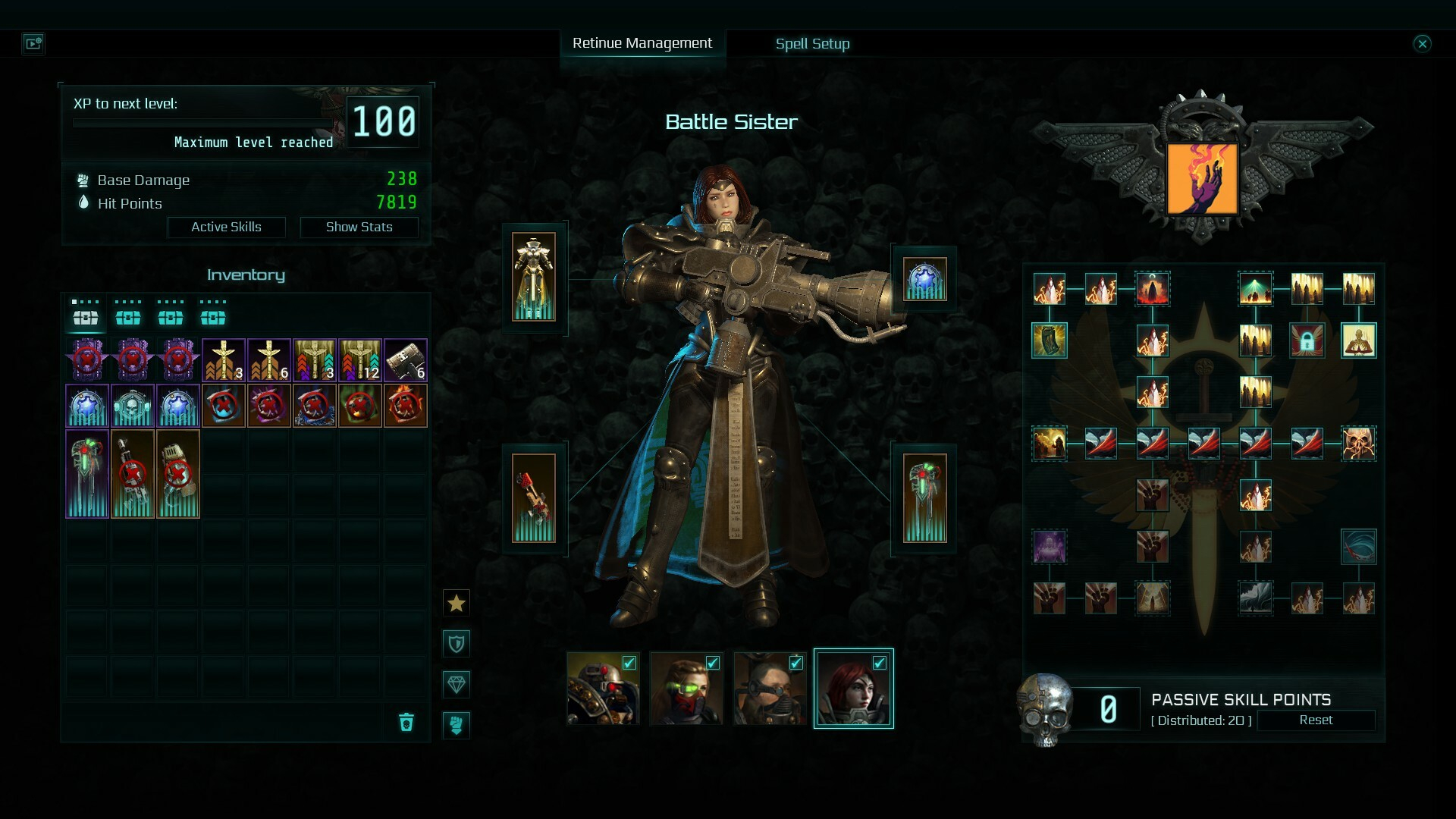Select the diamond rarity filter icon

(457, 684)
